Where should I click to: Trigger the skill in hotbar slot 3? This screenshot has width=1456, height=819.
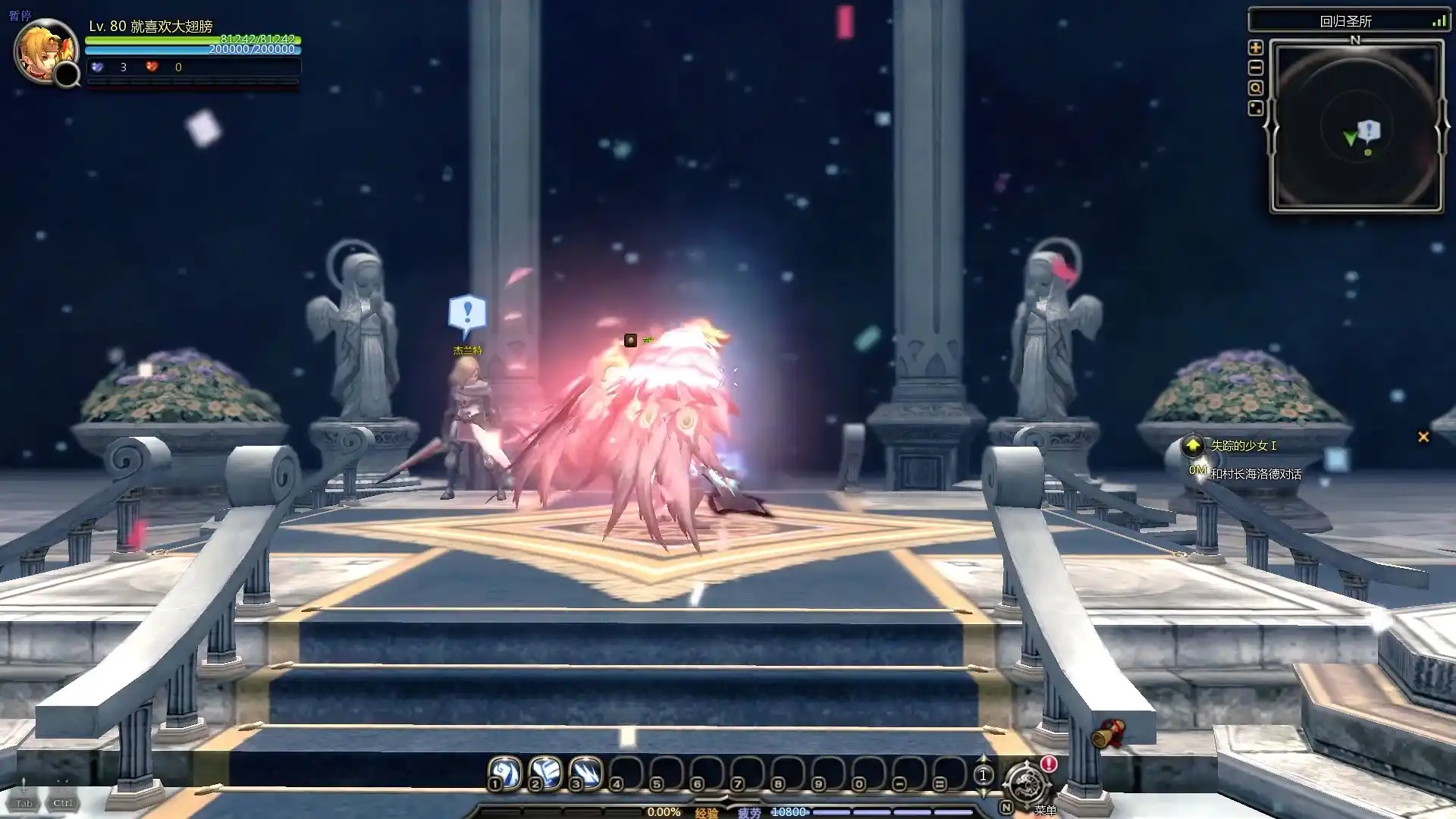(585, 773)
